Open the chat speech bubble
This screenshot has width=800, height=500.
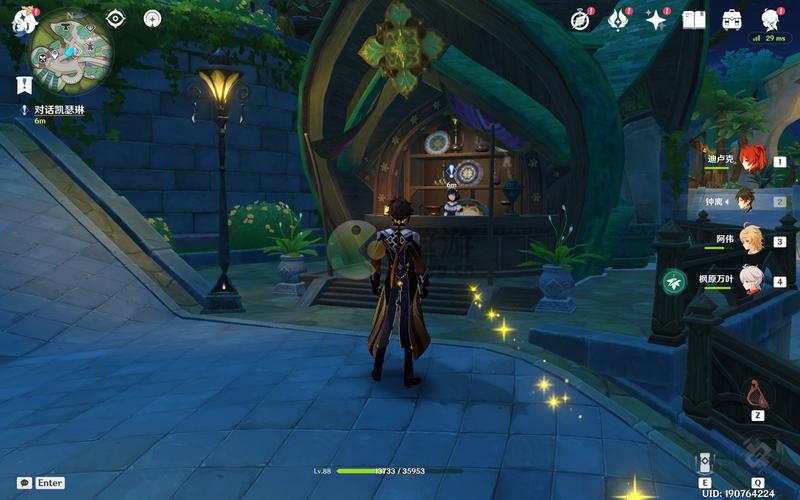(24, 482)
